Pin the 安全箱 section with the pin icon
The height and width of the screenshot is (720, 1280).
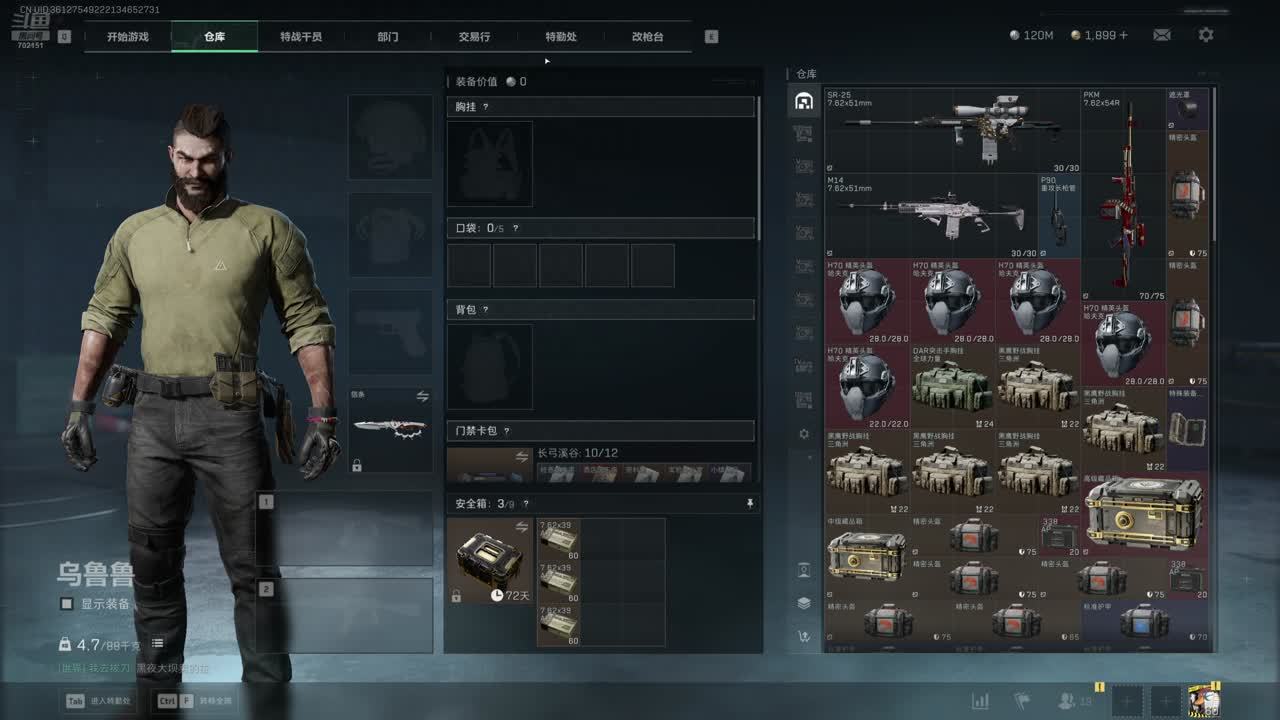(x=750, y=504)
